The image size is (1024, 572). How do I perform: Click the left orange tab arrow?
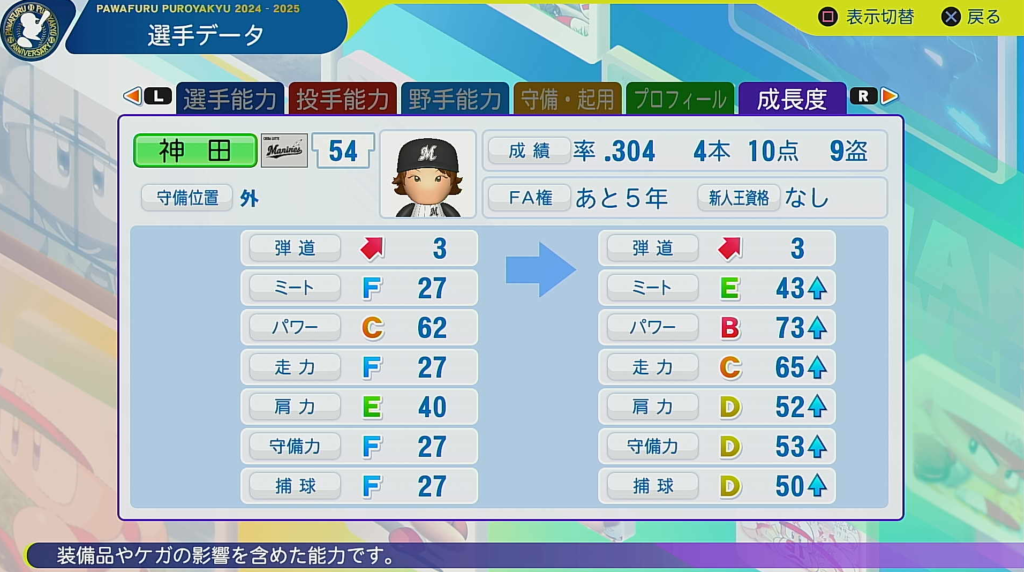click(131, 96)
